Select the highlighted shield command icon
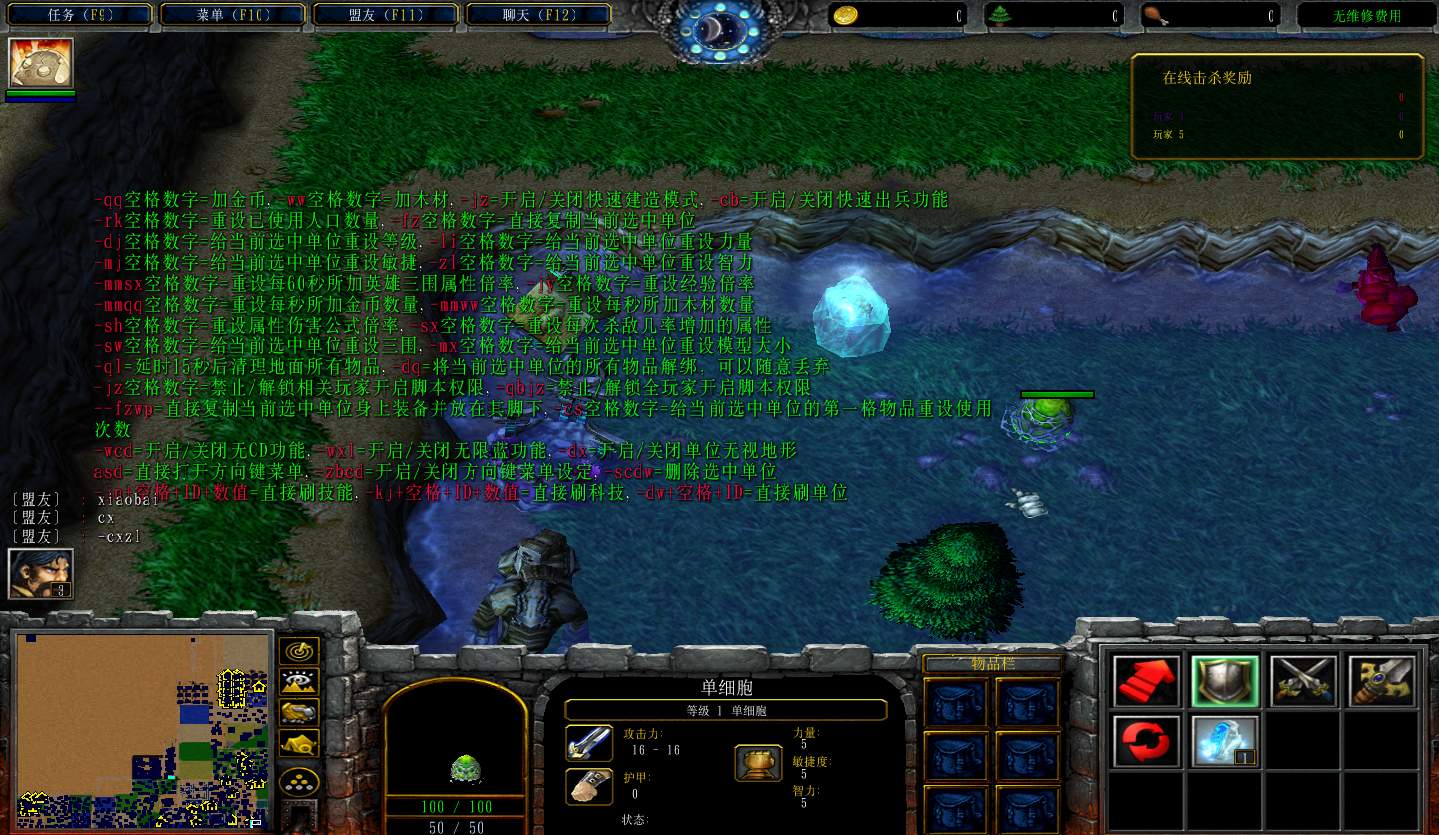The image size is (1439, 835). tap(1225, 681)
